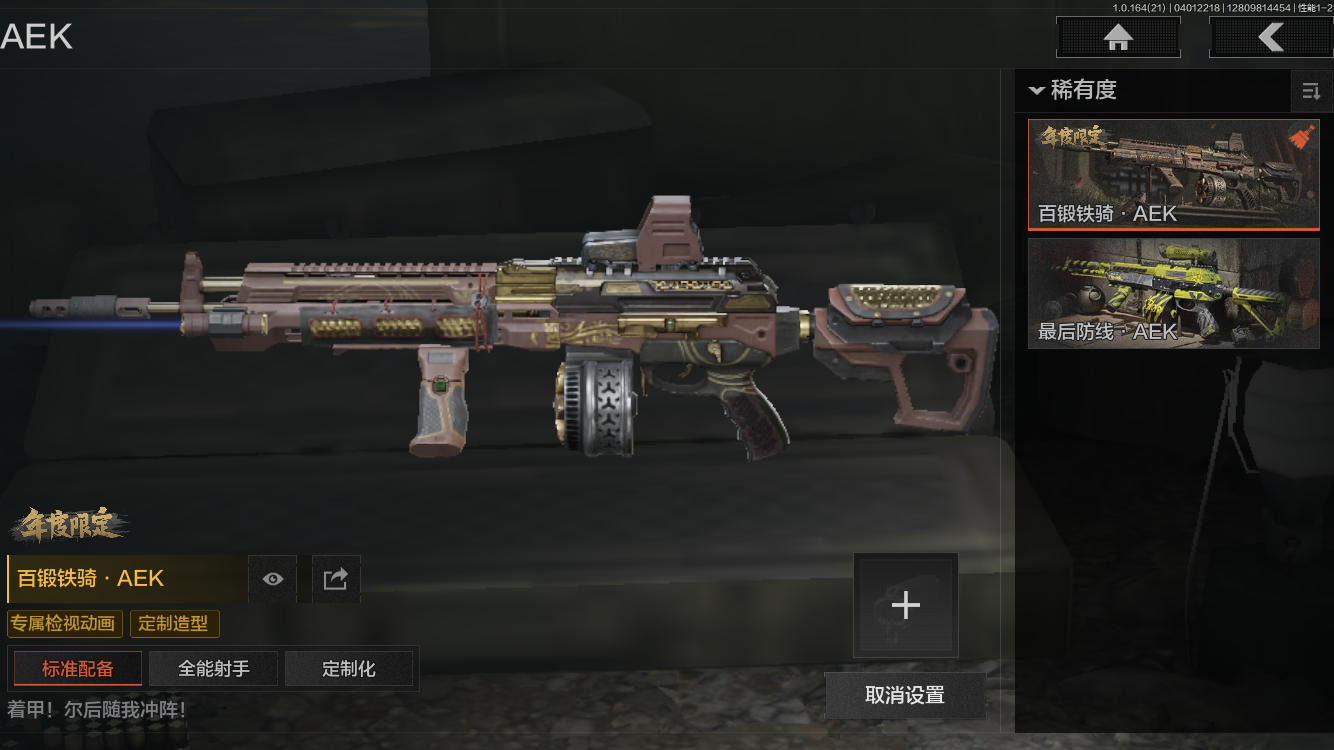Add a charm in the plus slot

click(x=906, y=605)
